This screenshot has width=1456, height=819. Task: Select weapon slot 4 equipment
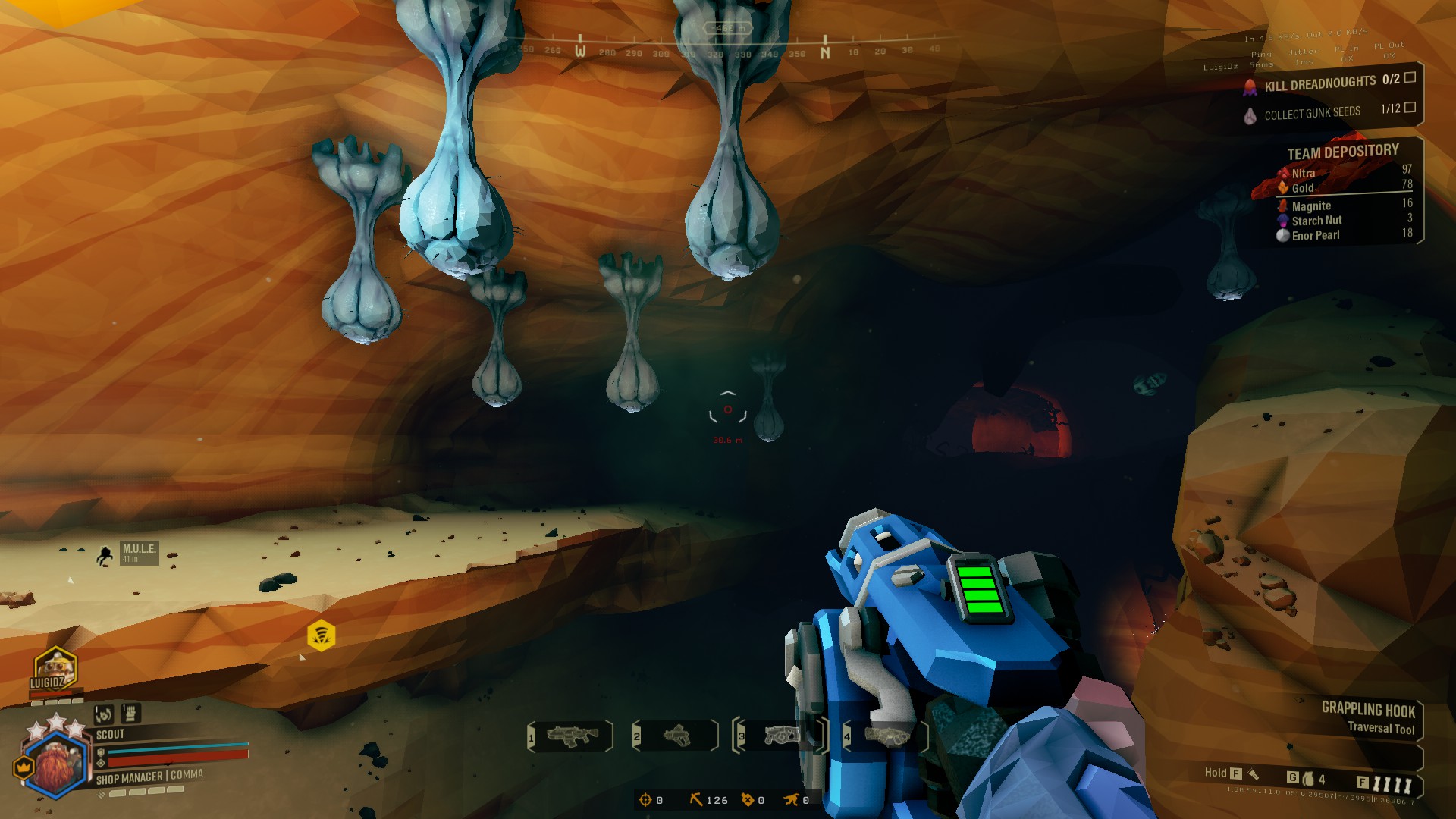[884, 736]
